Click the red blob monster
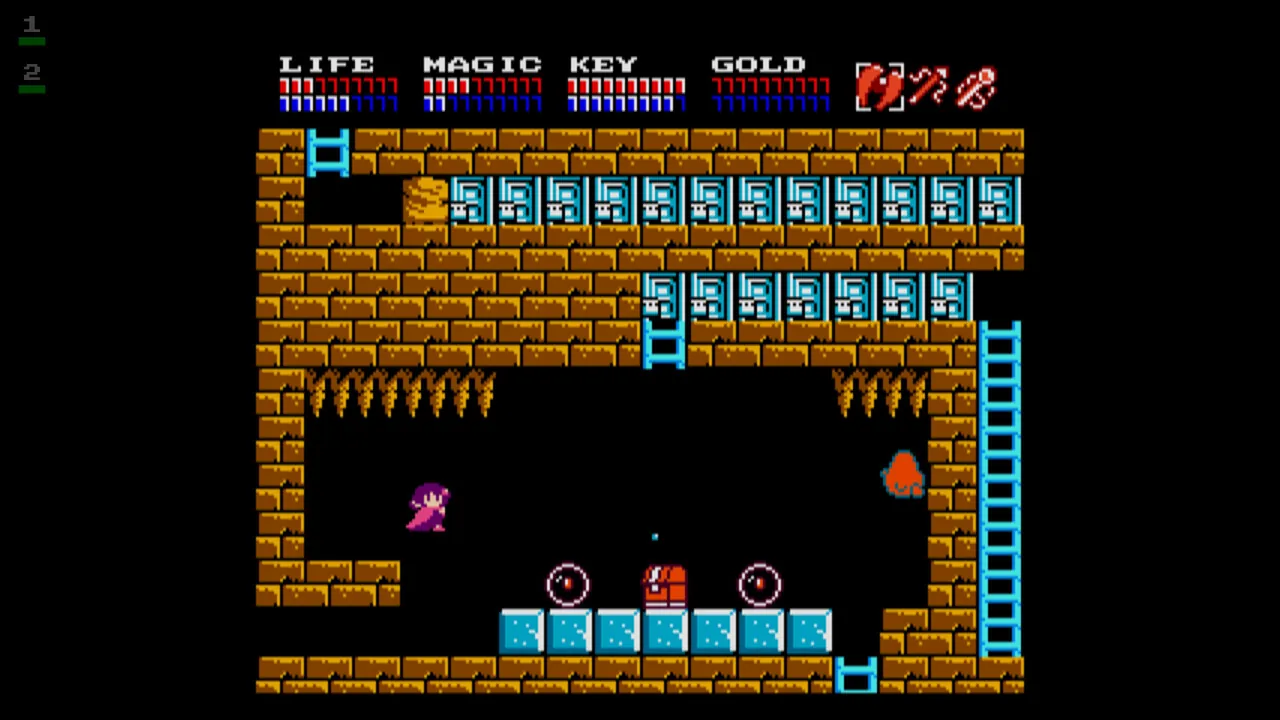The image size is (1280, 720). [x=903, y=475]
